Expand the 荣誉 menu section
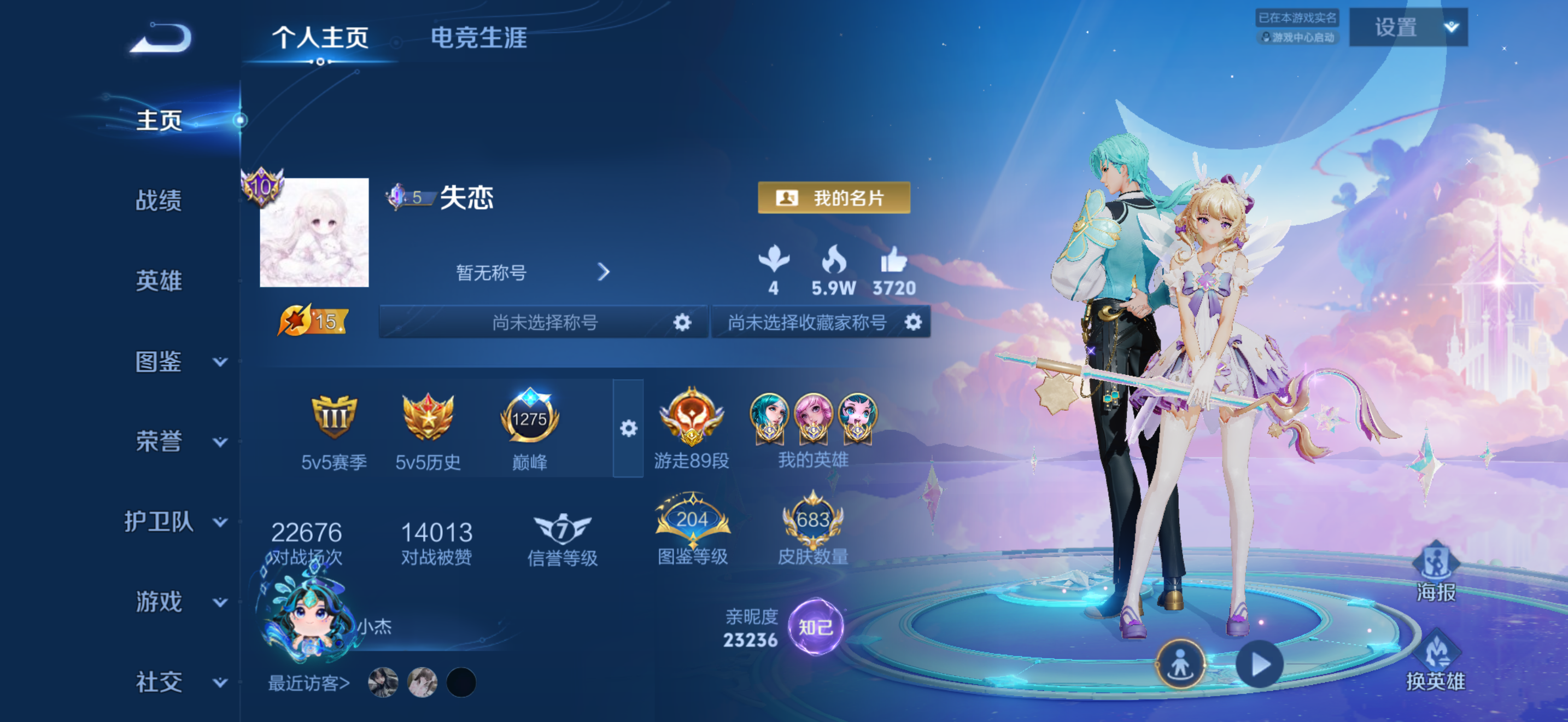The width and height of the screenshot is (1568, 722). click(x=177, y=441)
